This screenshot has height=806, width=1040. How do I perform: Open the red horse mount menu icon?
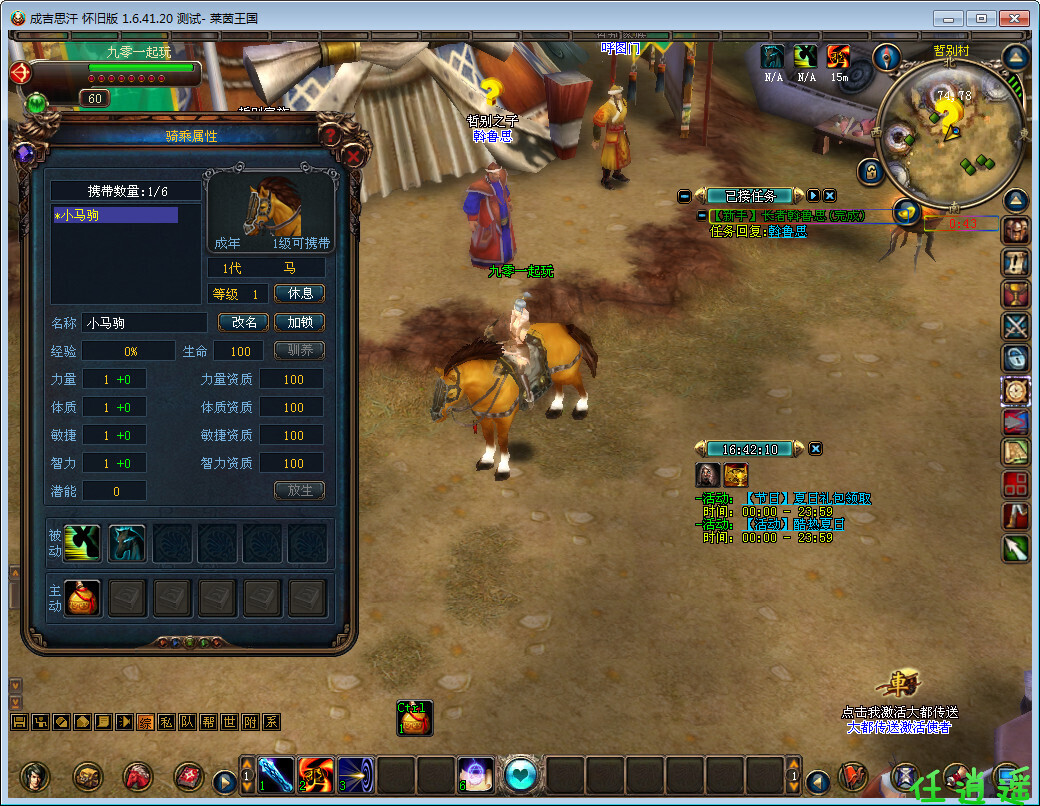[137, 776]
